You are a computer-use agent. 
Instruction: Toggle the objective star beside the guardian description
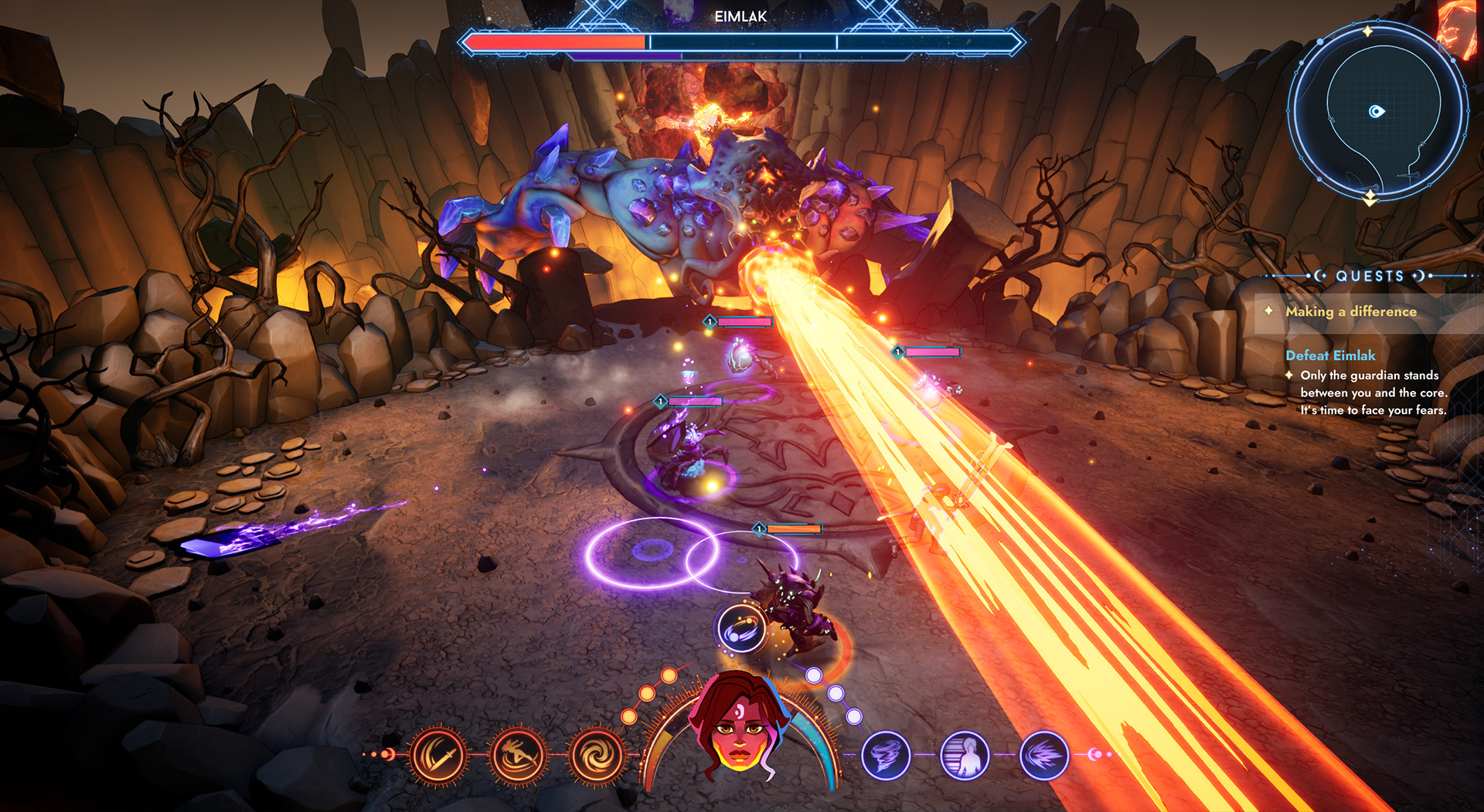pyautogui.click(x=1289, y=375)
